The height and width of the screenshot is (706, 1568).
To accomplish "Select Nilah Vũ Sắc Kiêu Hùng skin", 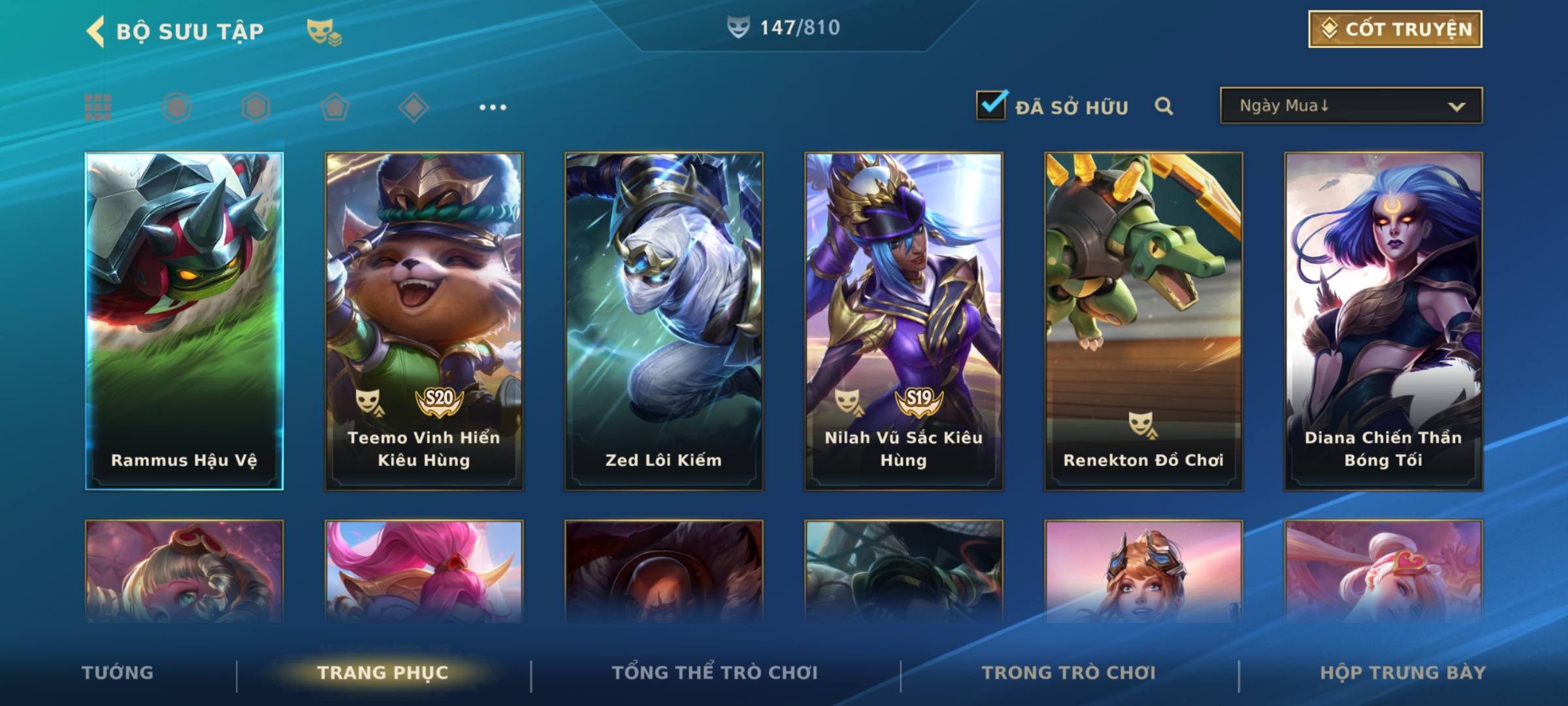I will point(904,320).
